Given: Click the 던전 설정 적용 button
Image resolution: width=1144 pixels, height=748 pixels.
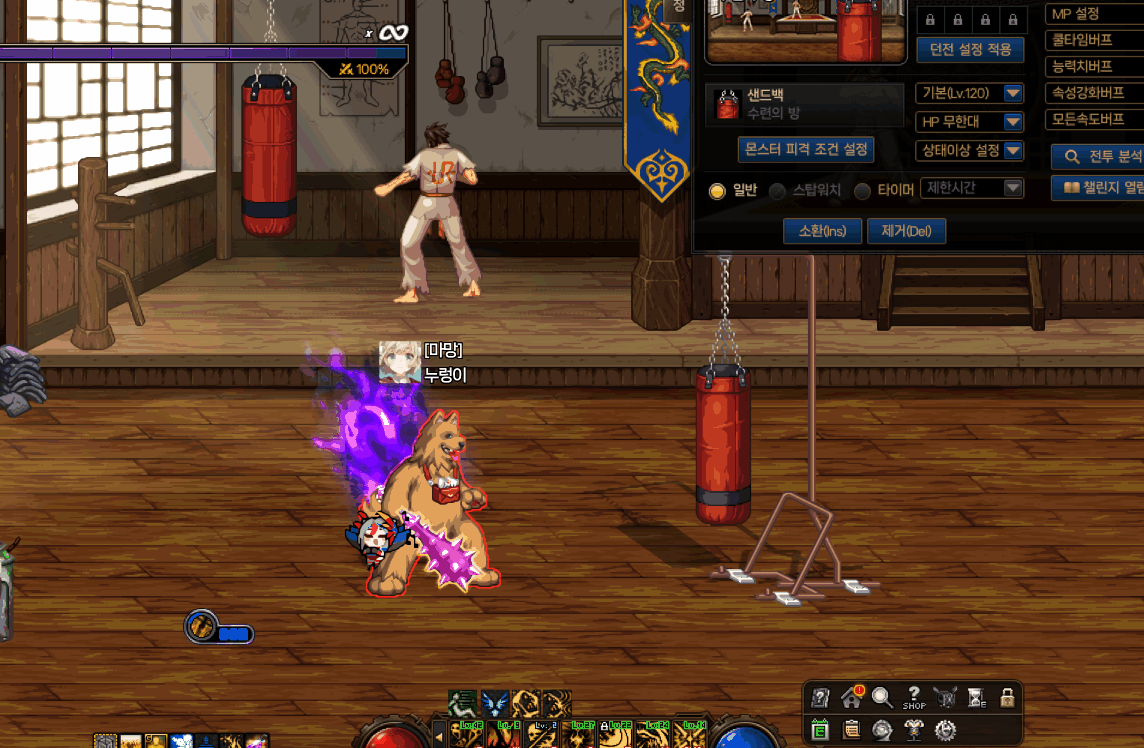Looking at the screenshot, I should [970, 49].
